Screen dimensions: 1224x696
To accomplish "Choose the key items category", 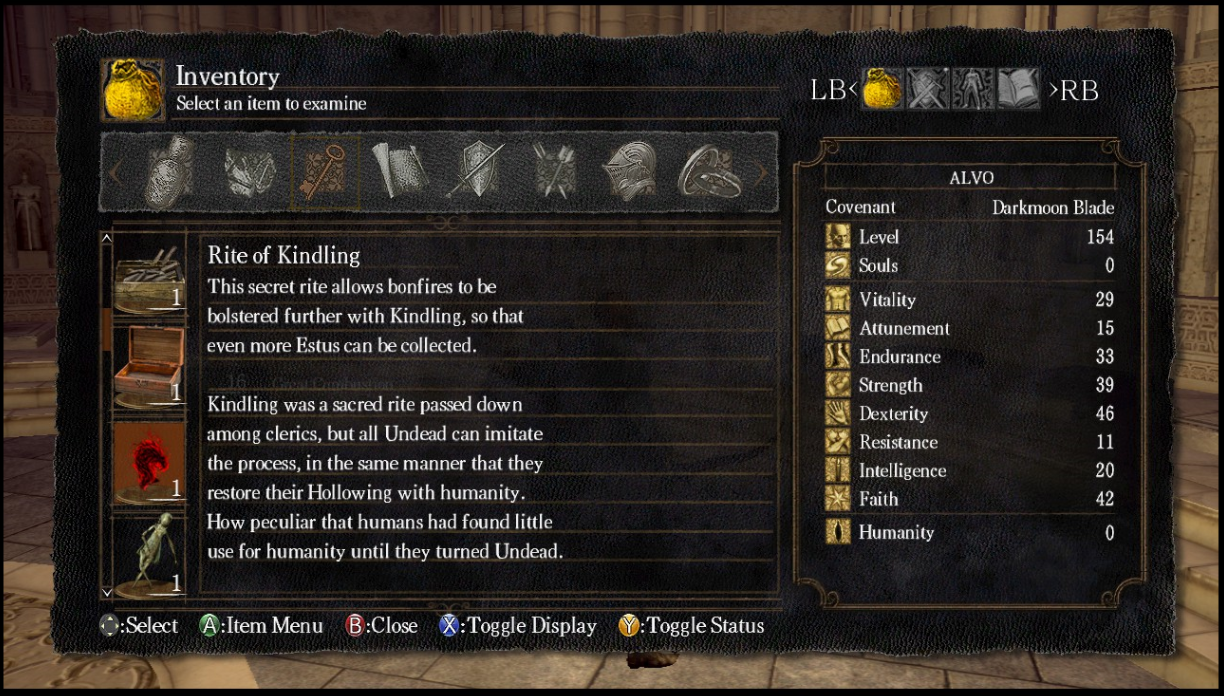I will point(325,172).
